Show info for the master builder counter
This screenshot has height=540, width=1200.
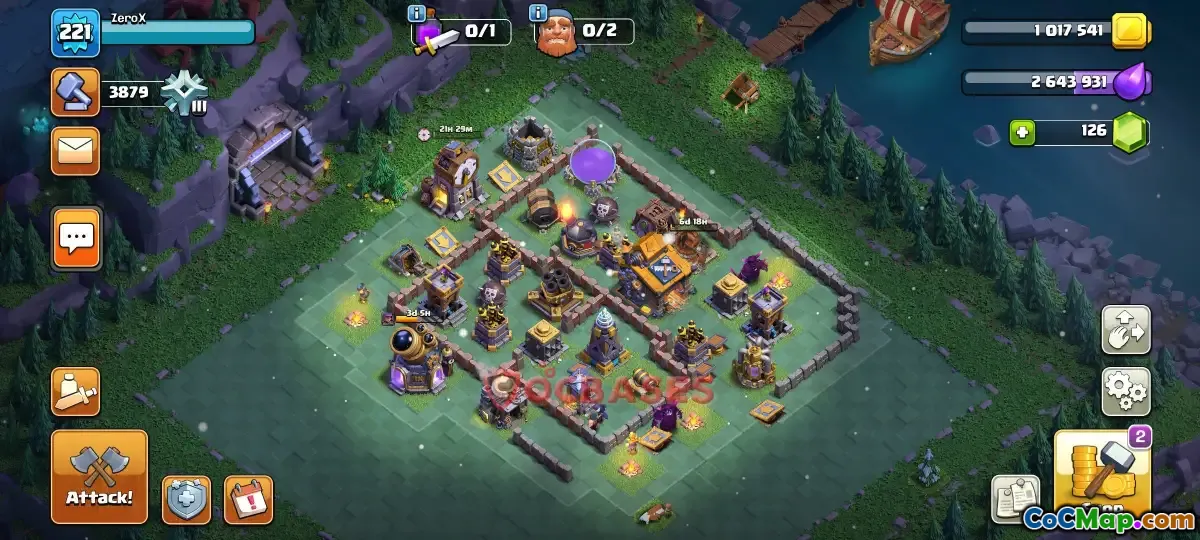click(x=539, y=14)
